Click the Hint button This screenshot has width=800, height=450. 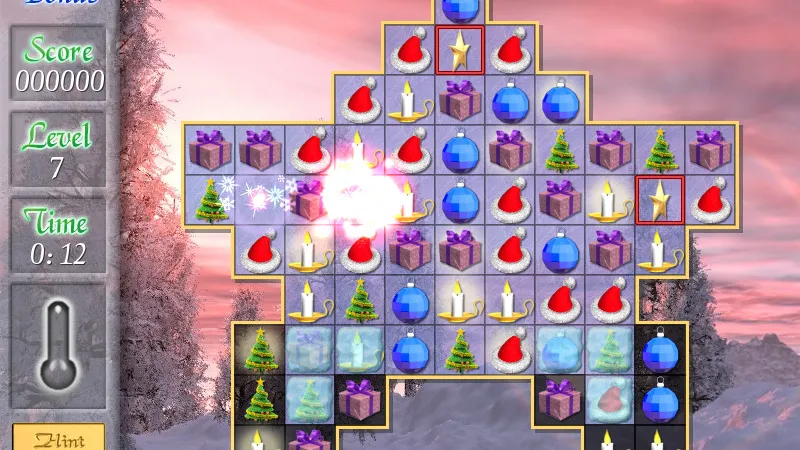point(59,438)
